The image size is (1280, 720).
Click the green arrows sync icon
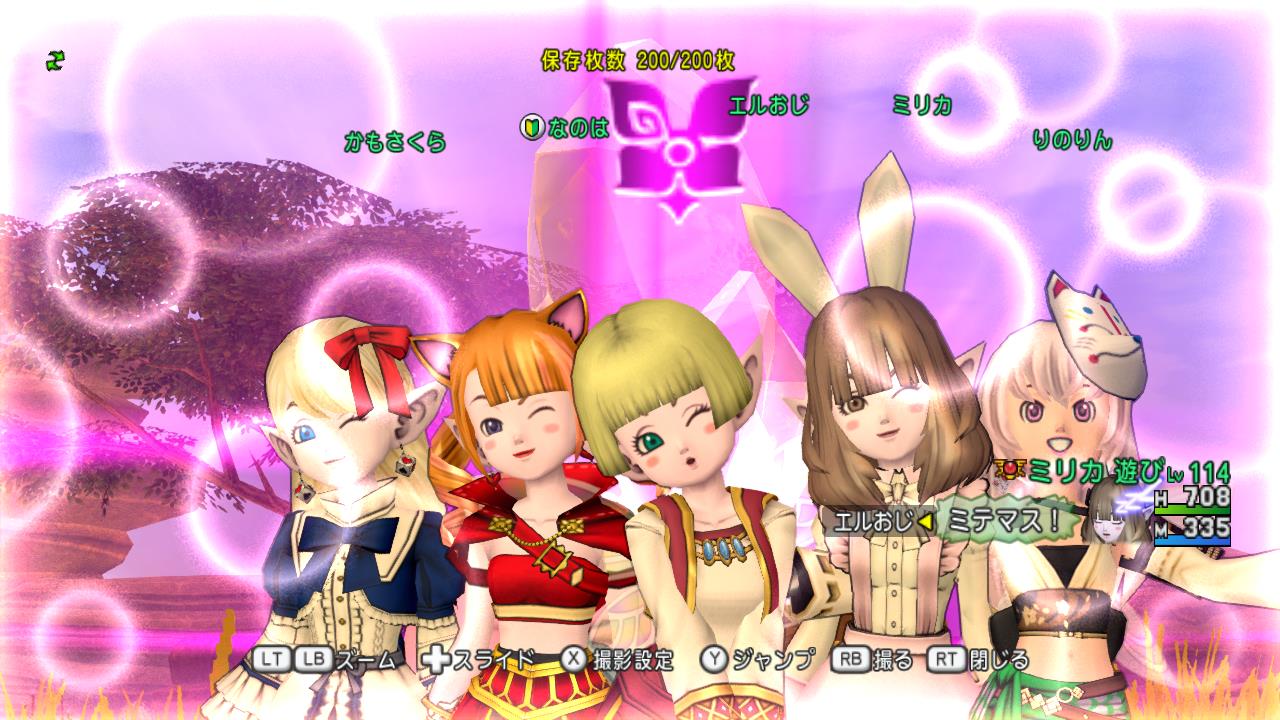(55, 61)
